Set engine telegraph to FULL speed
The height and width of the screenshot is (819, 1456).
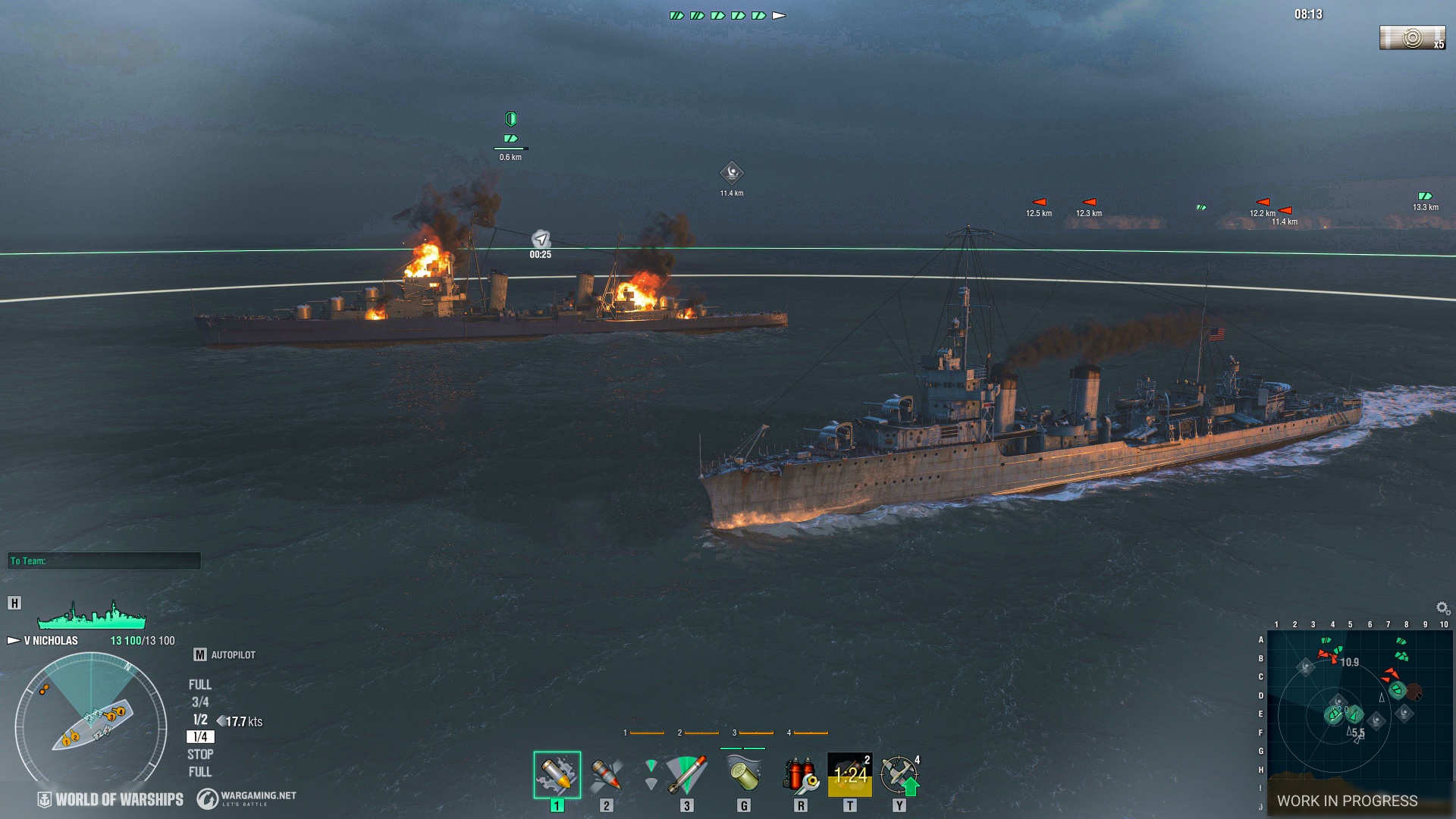click(199, 684)
